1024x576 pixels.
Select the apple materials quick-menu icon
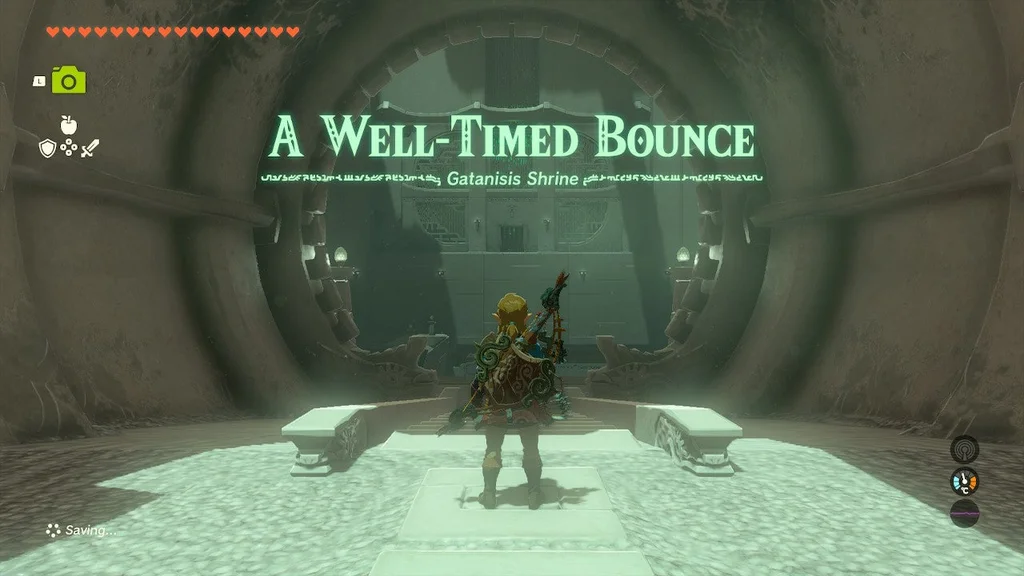pyautogui.click(x=68, y=124)
